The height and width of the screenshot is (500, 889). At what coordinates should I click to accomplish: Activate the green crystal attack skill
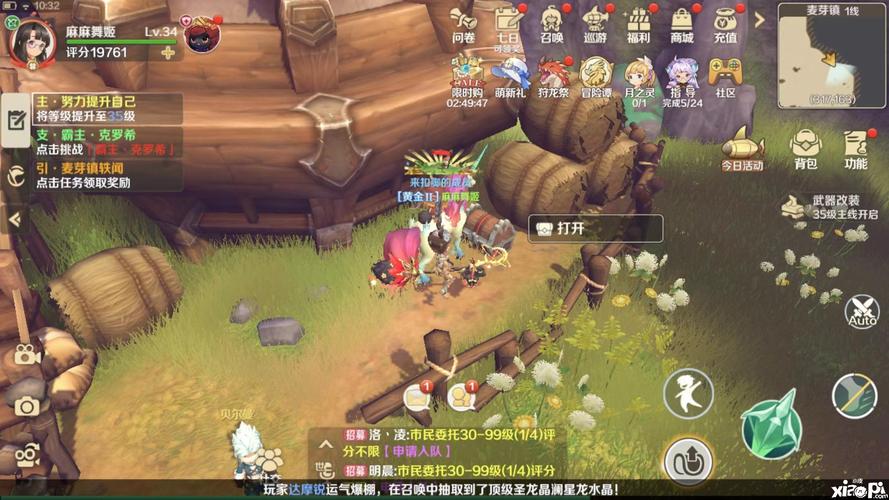click(x=771, y=421)
